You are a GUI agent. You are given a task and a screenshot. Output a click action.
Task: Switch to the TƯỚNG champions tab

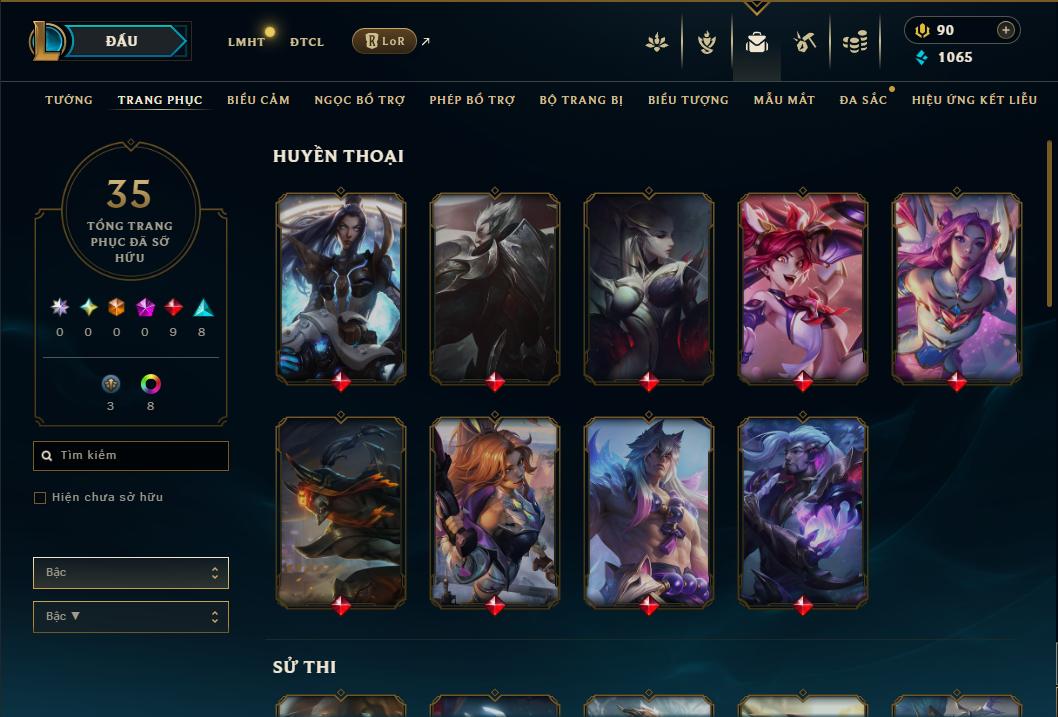(69, 100)
